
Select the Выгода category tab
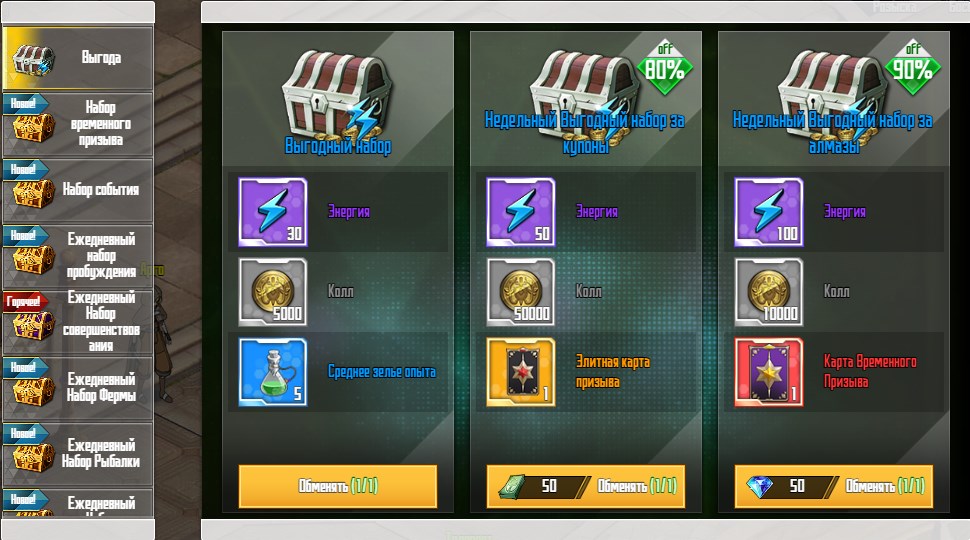78,58
